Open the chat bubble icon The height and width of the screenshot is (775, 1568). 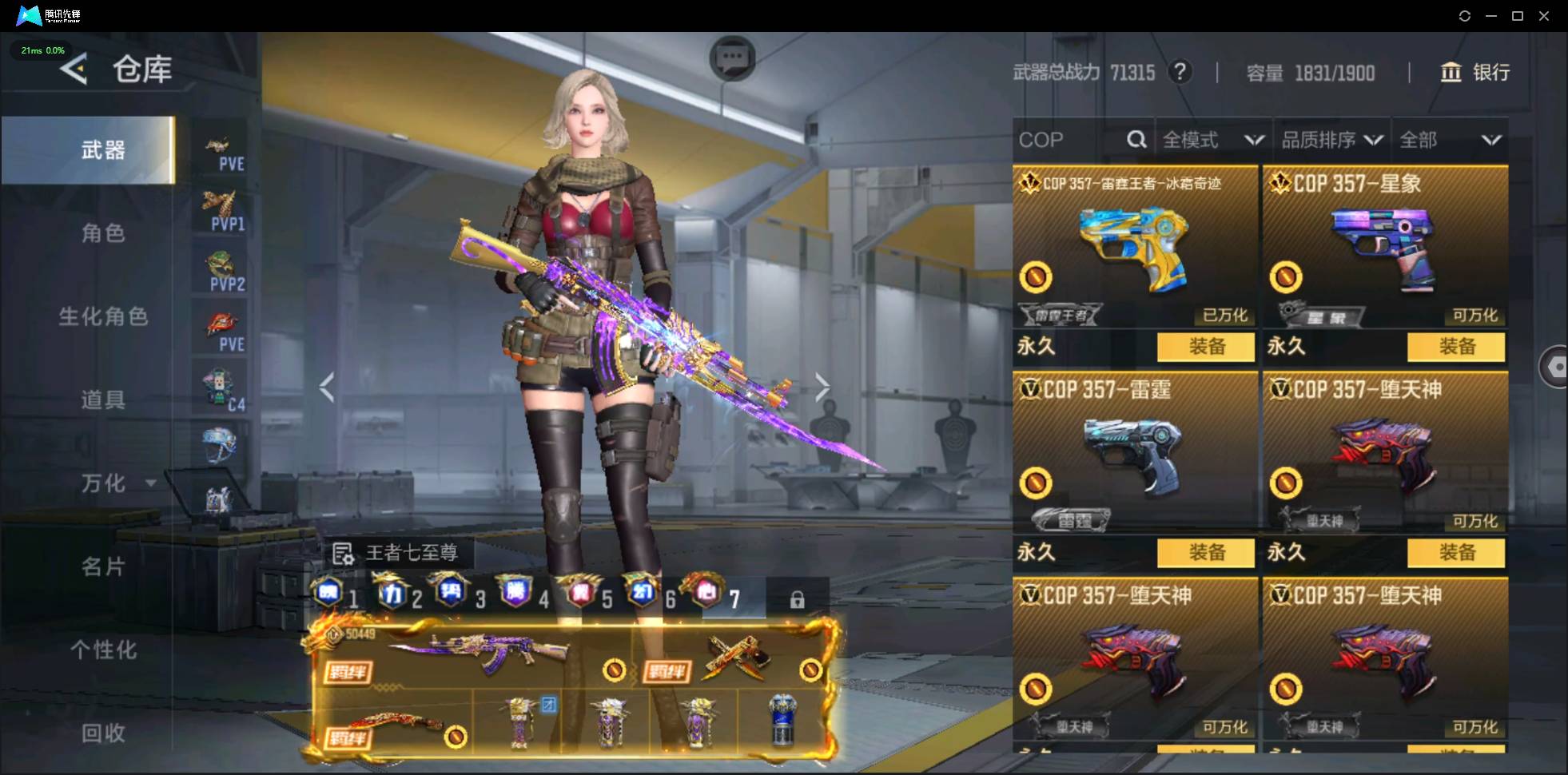(x=732, y=58)
